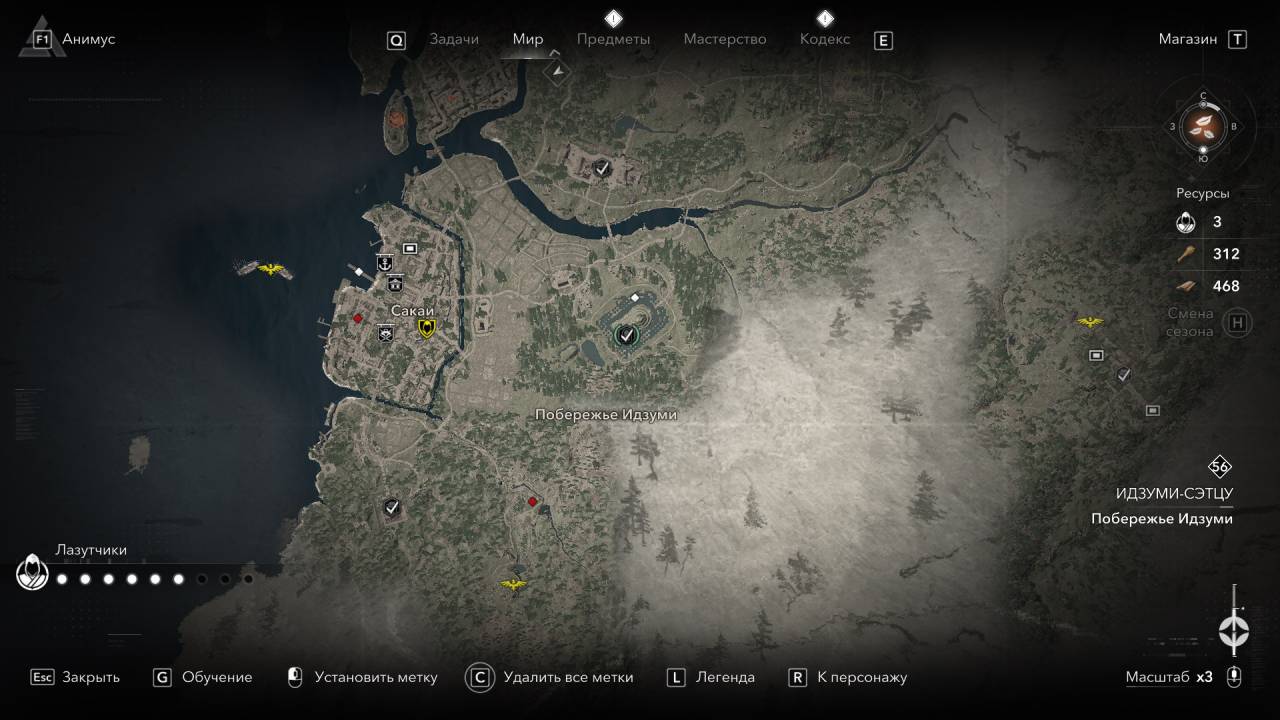This screenshot has width=1280, height=720.
Task: Switch to the Задачи tab
Action: click(454, 39)
